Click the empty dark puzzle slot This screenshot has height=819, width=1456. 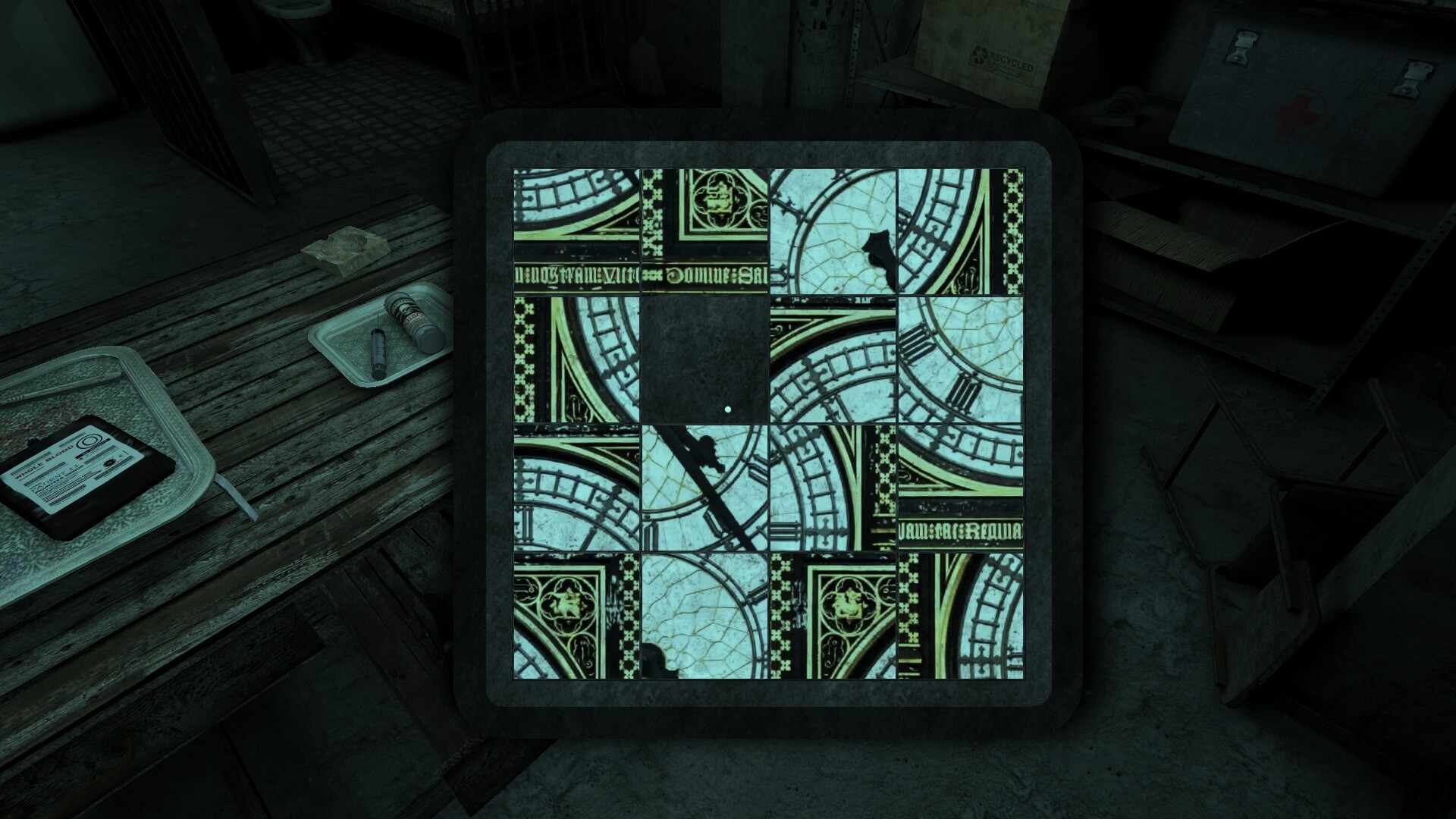(x=705, y=359)
